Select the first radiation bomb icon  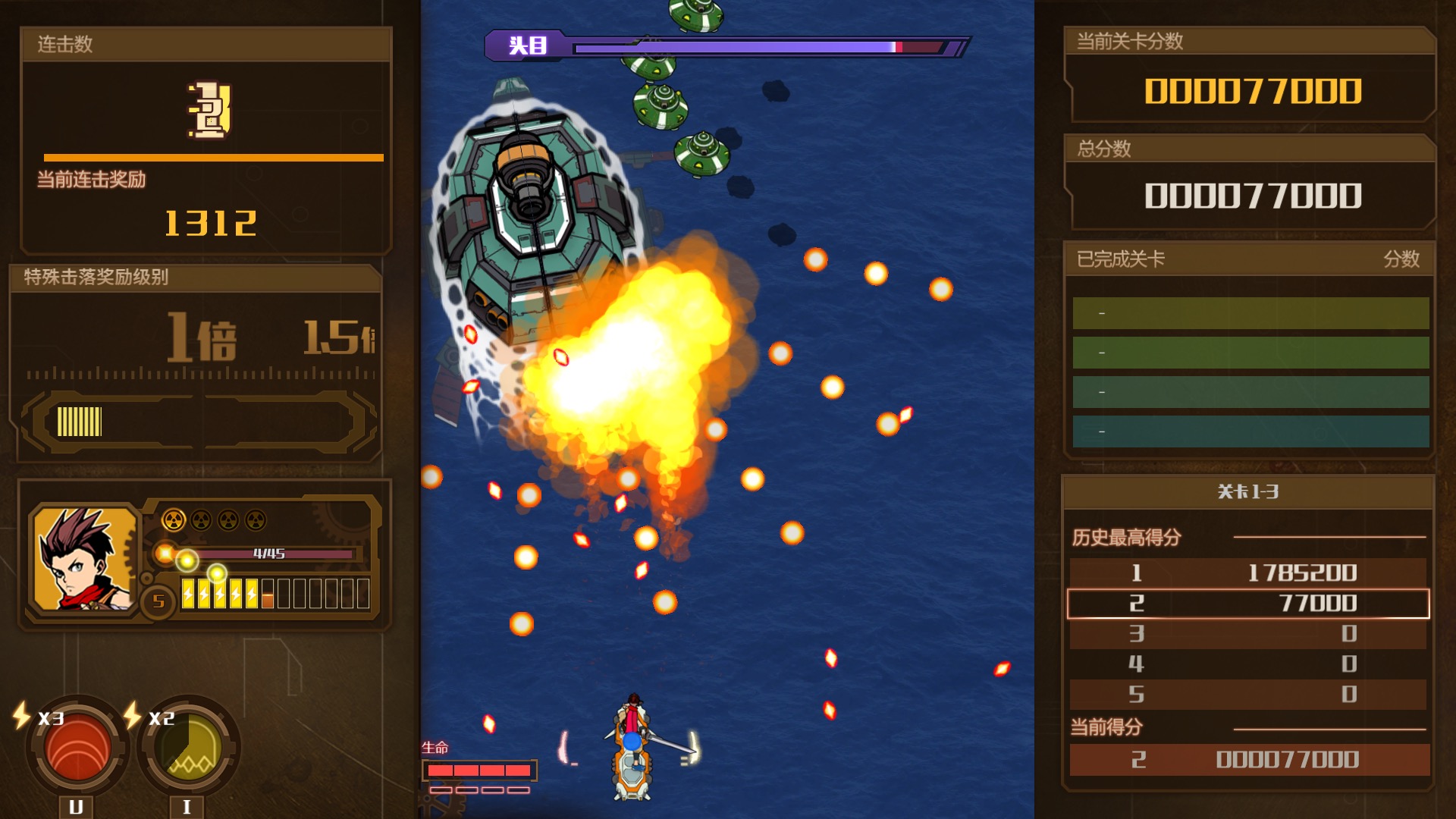(x=174, y=519)
